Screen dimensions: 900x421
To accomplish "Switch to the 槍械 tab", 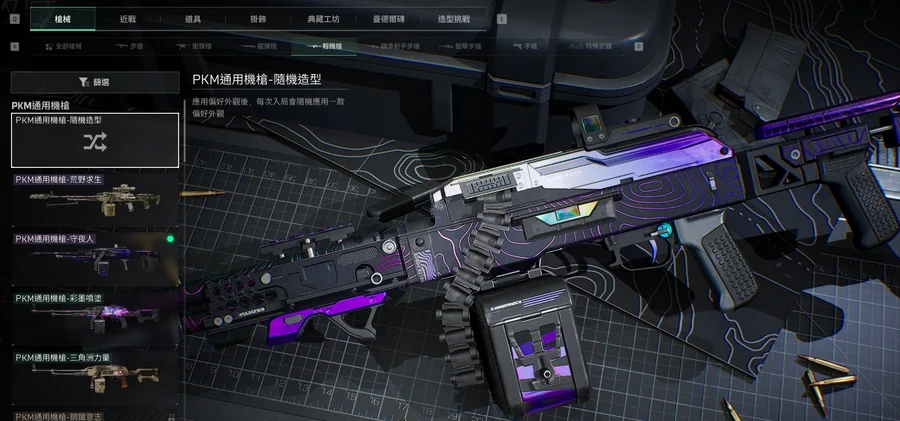I will (62, 18).
